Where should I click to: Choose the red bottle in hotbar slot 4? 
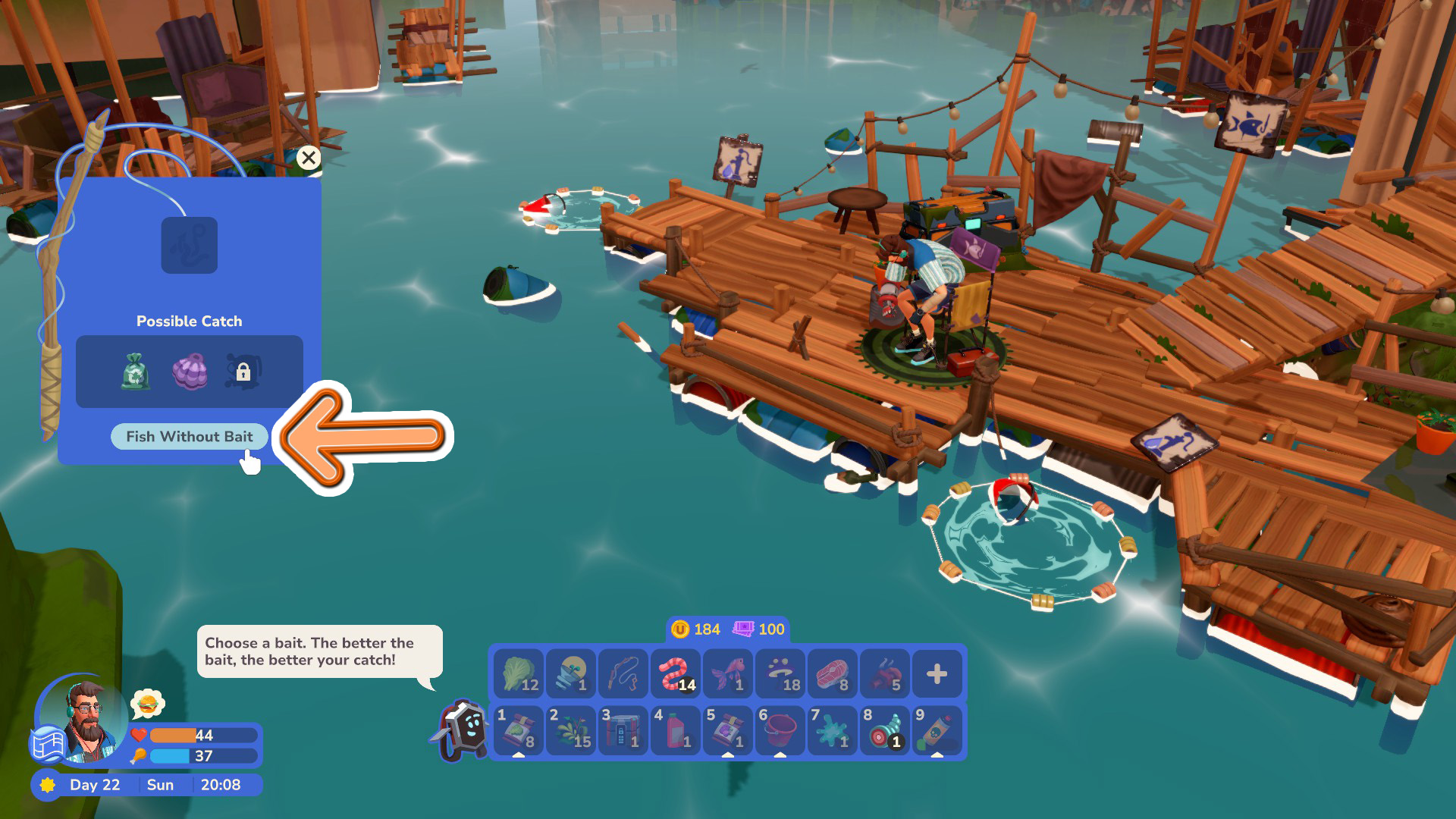(x=675, y=731)
